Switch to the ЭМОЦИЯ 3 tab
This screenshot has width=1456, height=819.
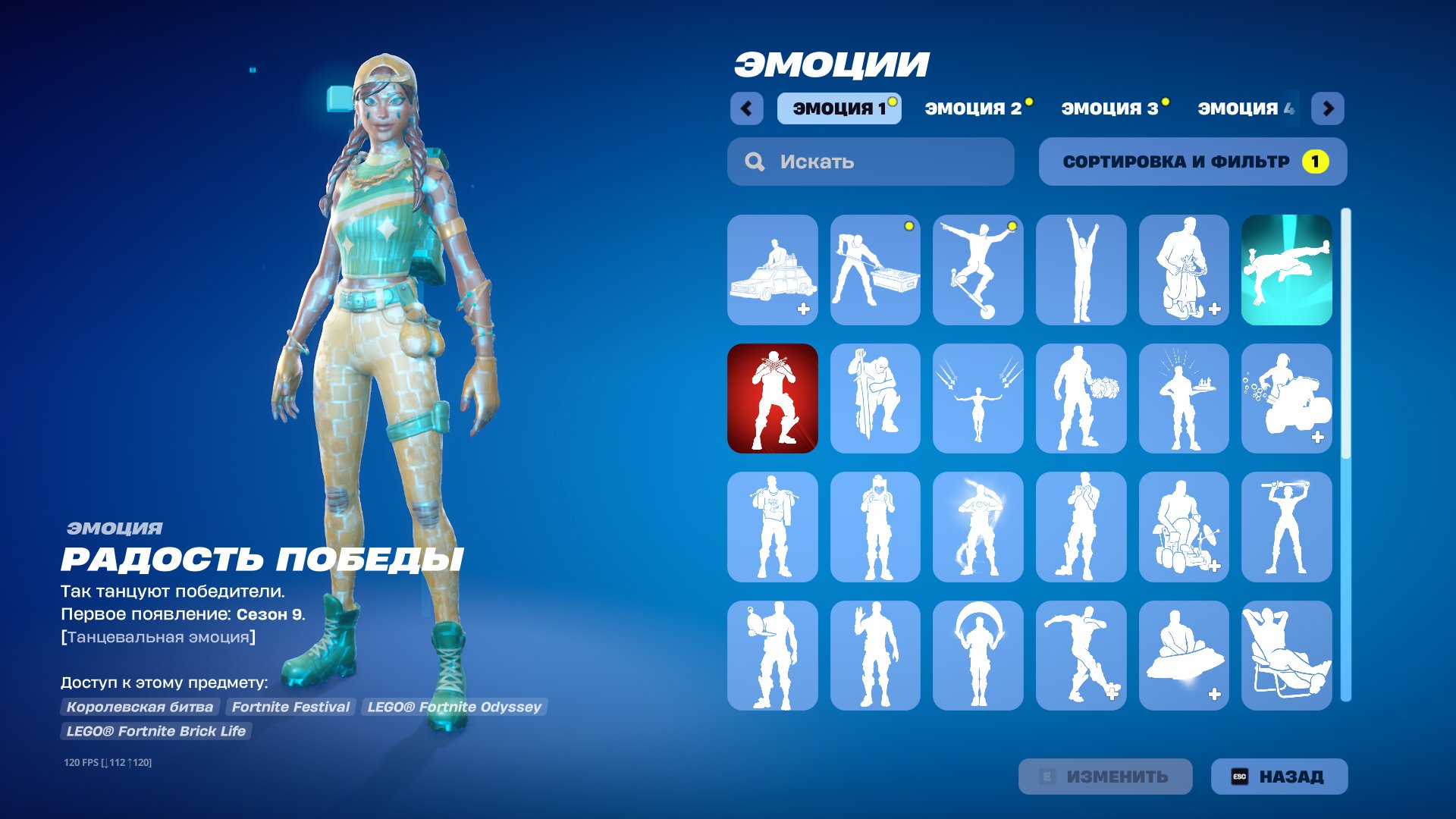click(x=1111, y=108)
